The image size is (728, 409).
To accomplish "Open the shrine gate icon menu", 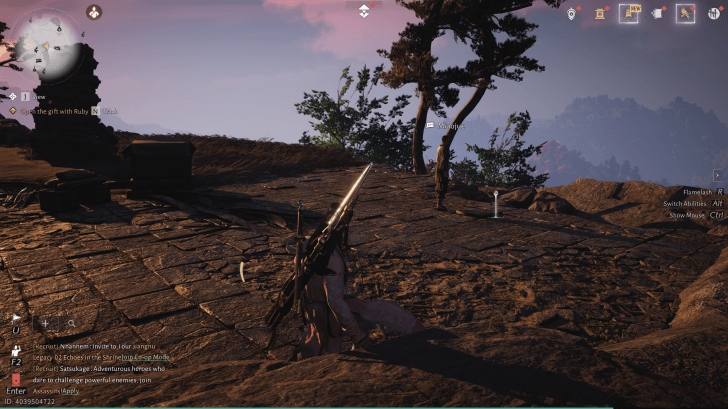I will coord(600,13).
